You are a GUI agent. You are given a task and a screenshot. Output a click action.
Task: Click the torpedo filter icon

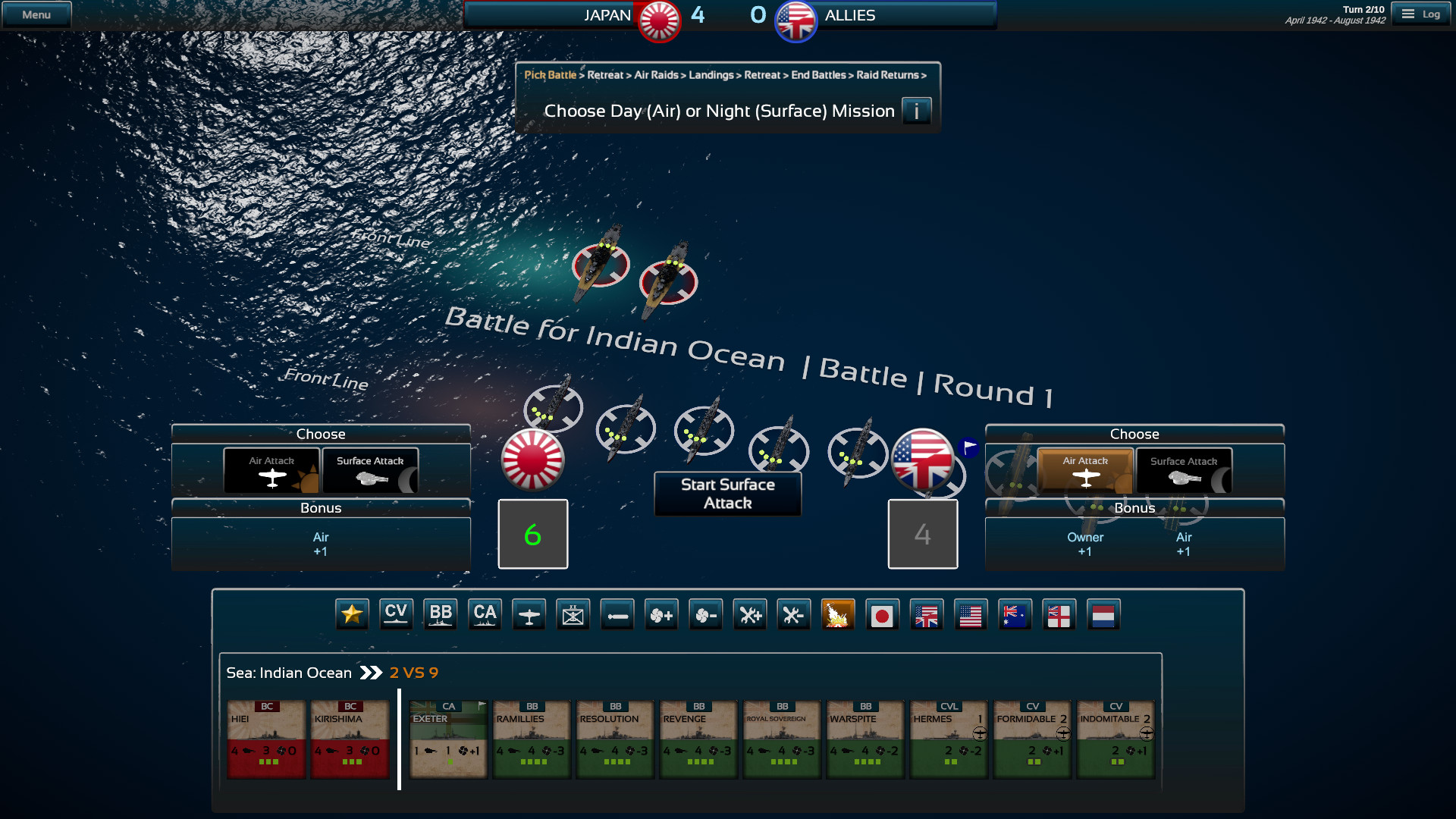tap(617, 614)
